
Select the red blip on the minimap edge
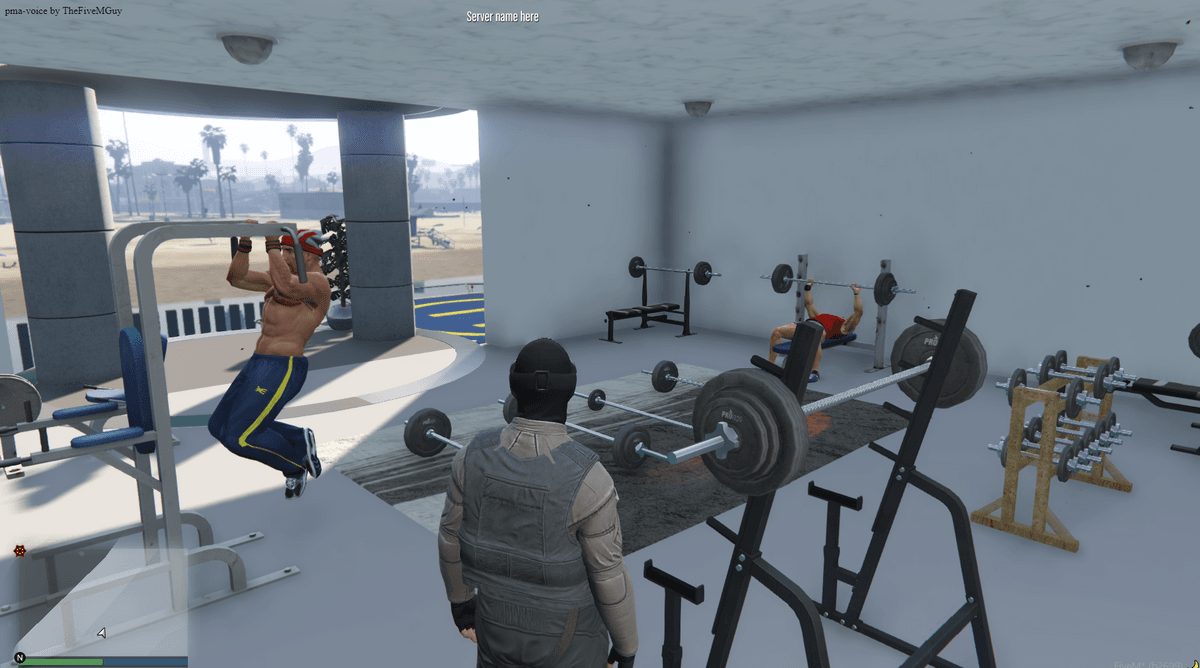(19, 550)
